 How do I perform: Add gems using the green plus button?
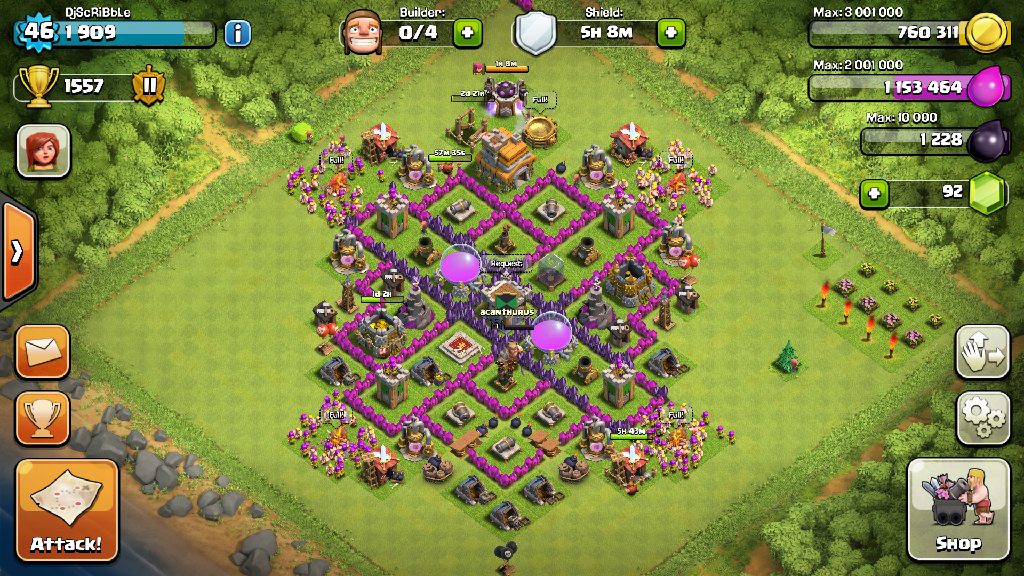[x=875, y=192]
